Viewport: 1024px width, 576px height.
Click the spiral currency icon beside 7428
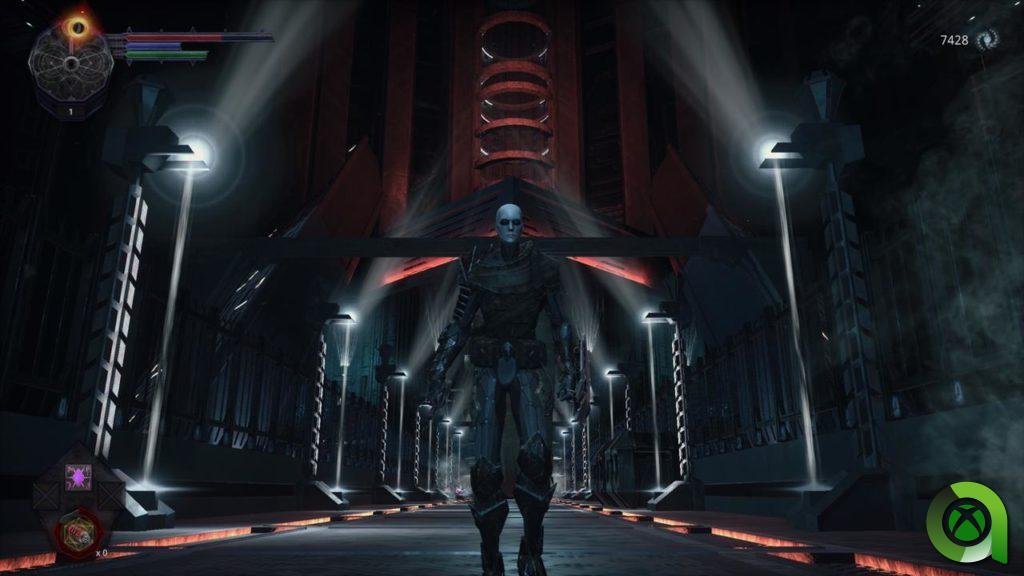(x=987, y=39)
